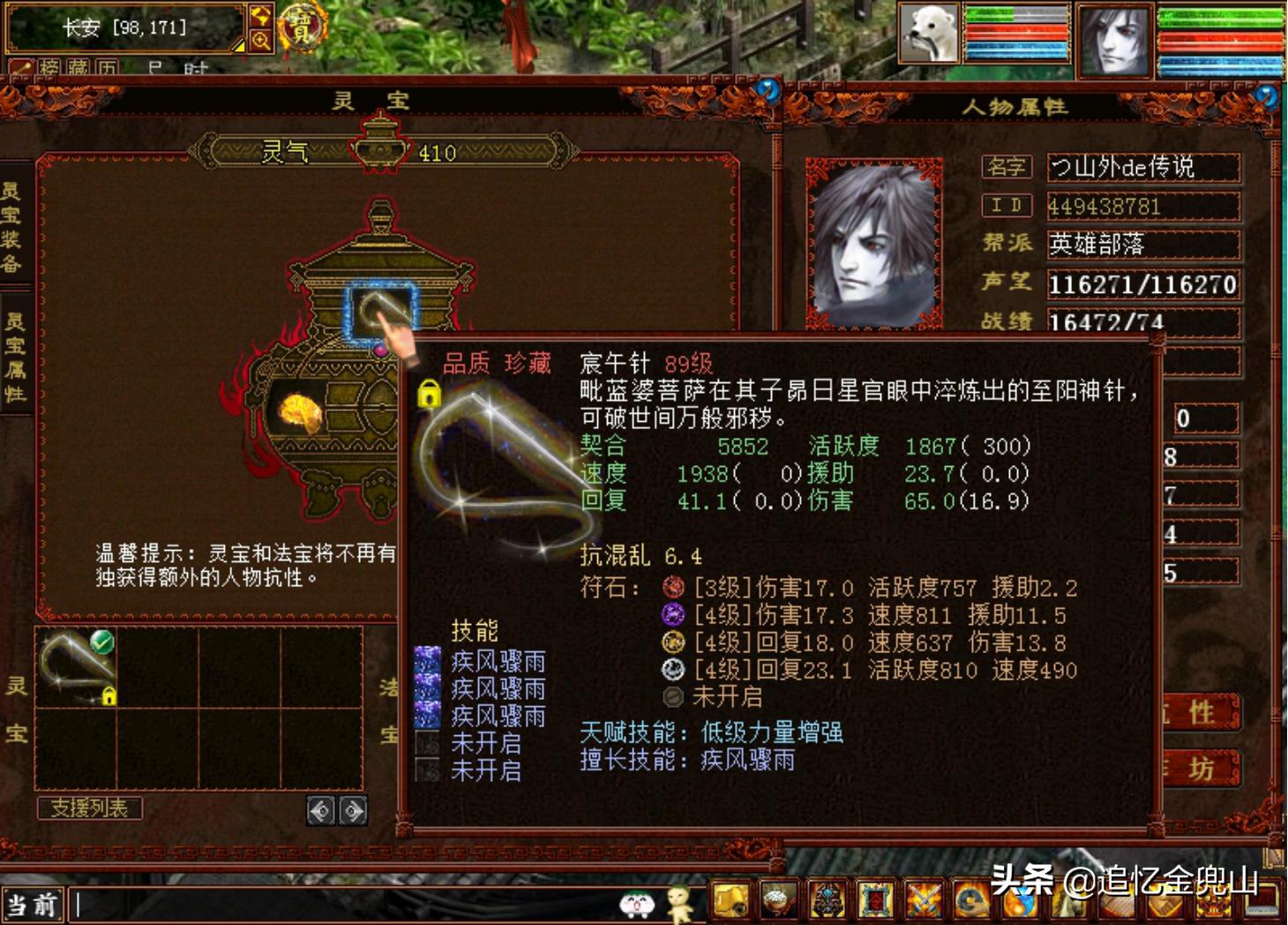Click the yellow triangle in the location box

point(240,46)
